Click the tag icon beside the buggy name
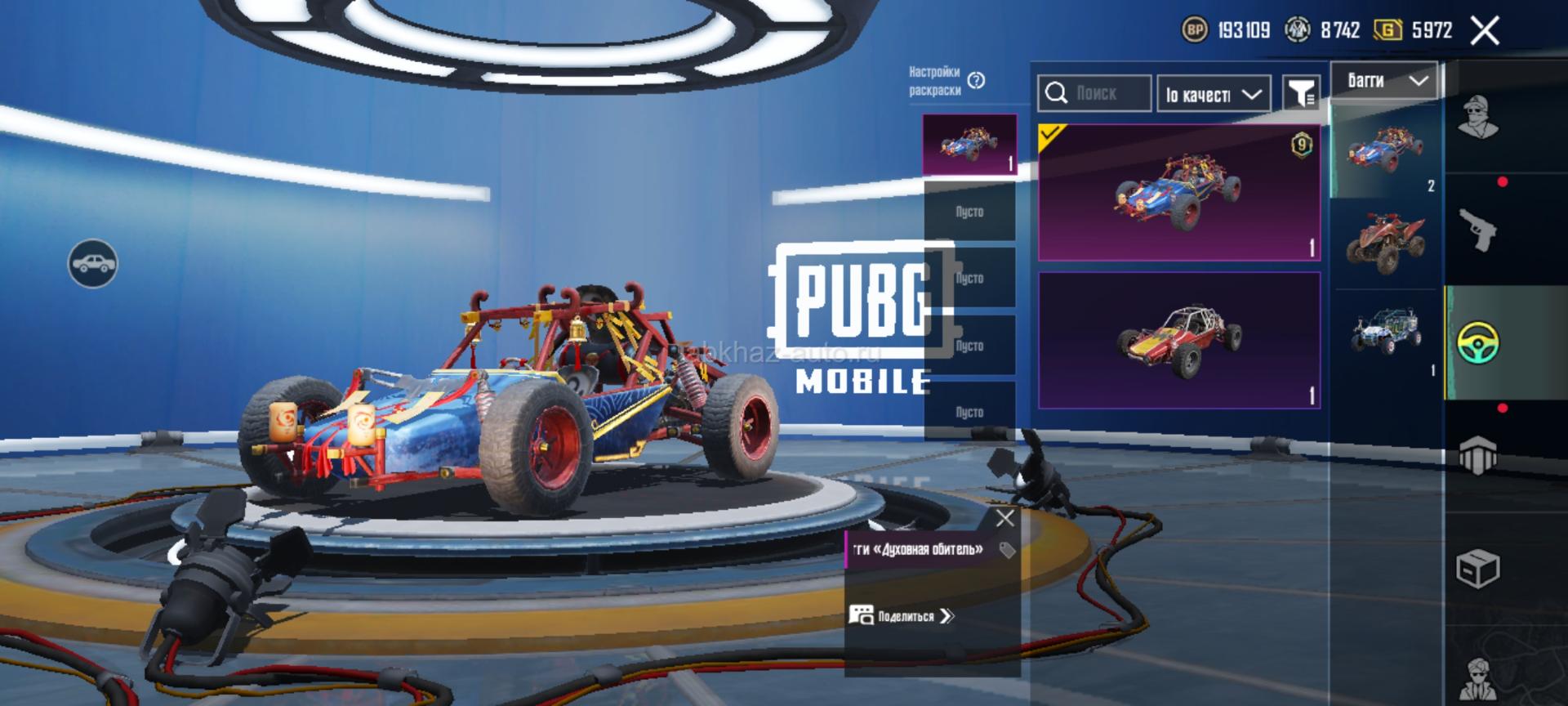Viewport: 1568px width, 706px height. click(1008, 550)
